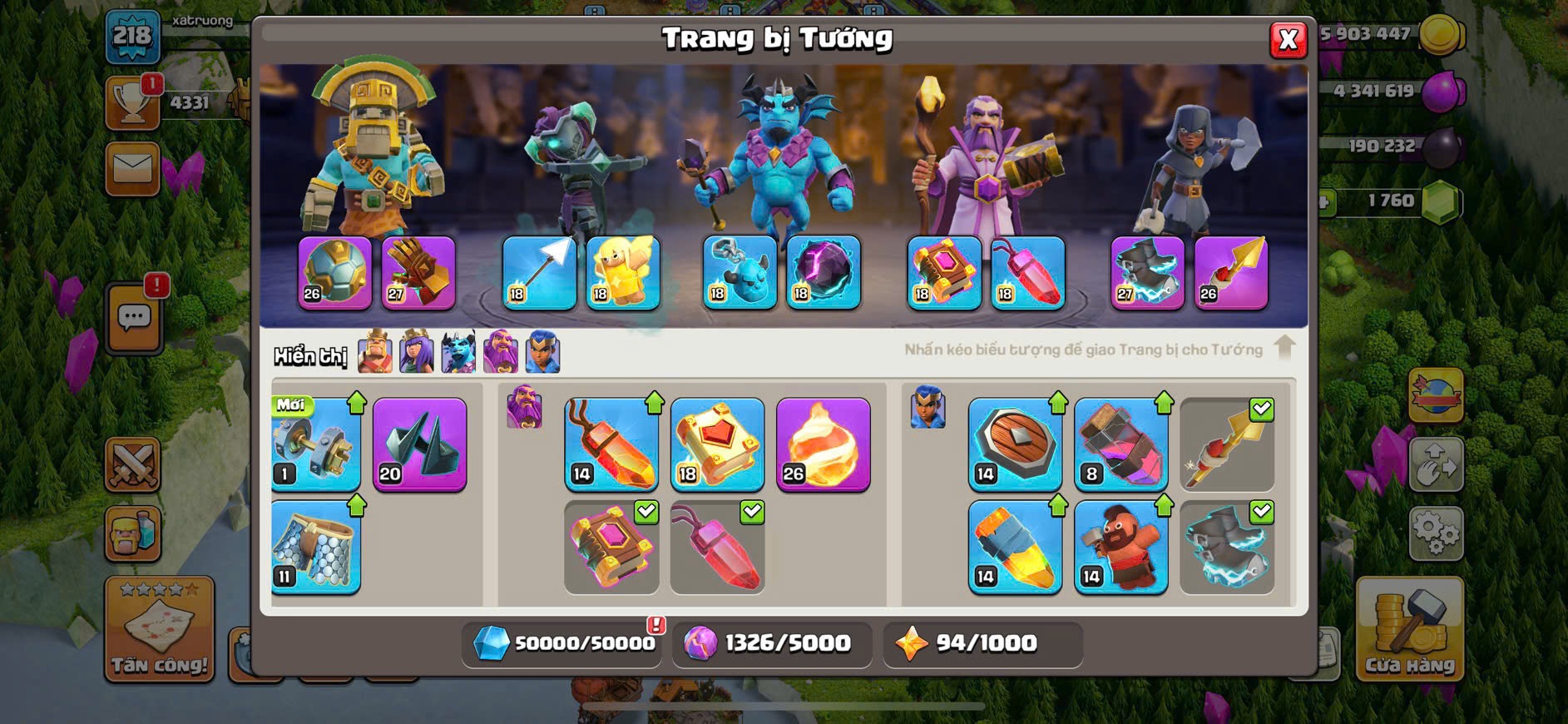The image size is (1568, 724).
Task: Select the Royal Champion's electro boots slot
Action: tap(1147, 272)
